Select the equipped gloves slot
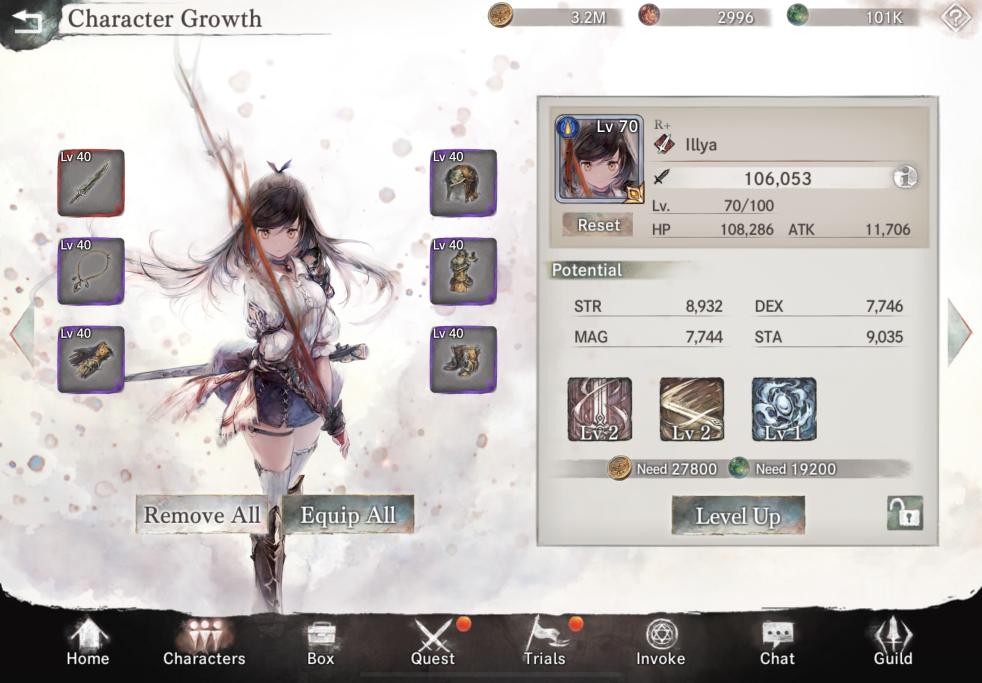982x683 pixels. 91,359
